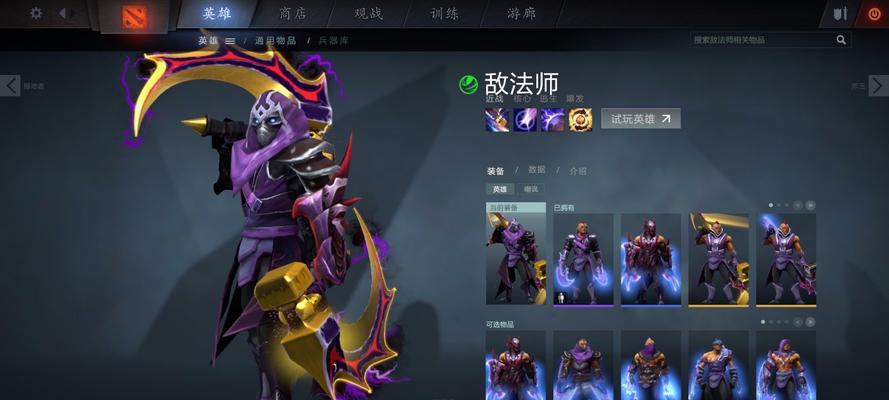Switch to the 数据 hero section
This screenshot has height=400, width=889.
click(x=537, y=171)
